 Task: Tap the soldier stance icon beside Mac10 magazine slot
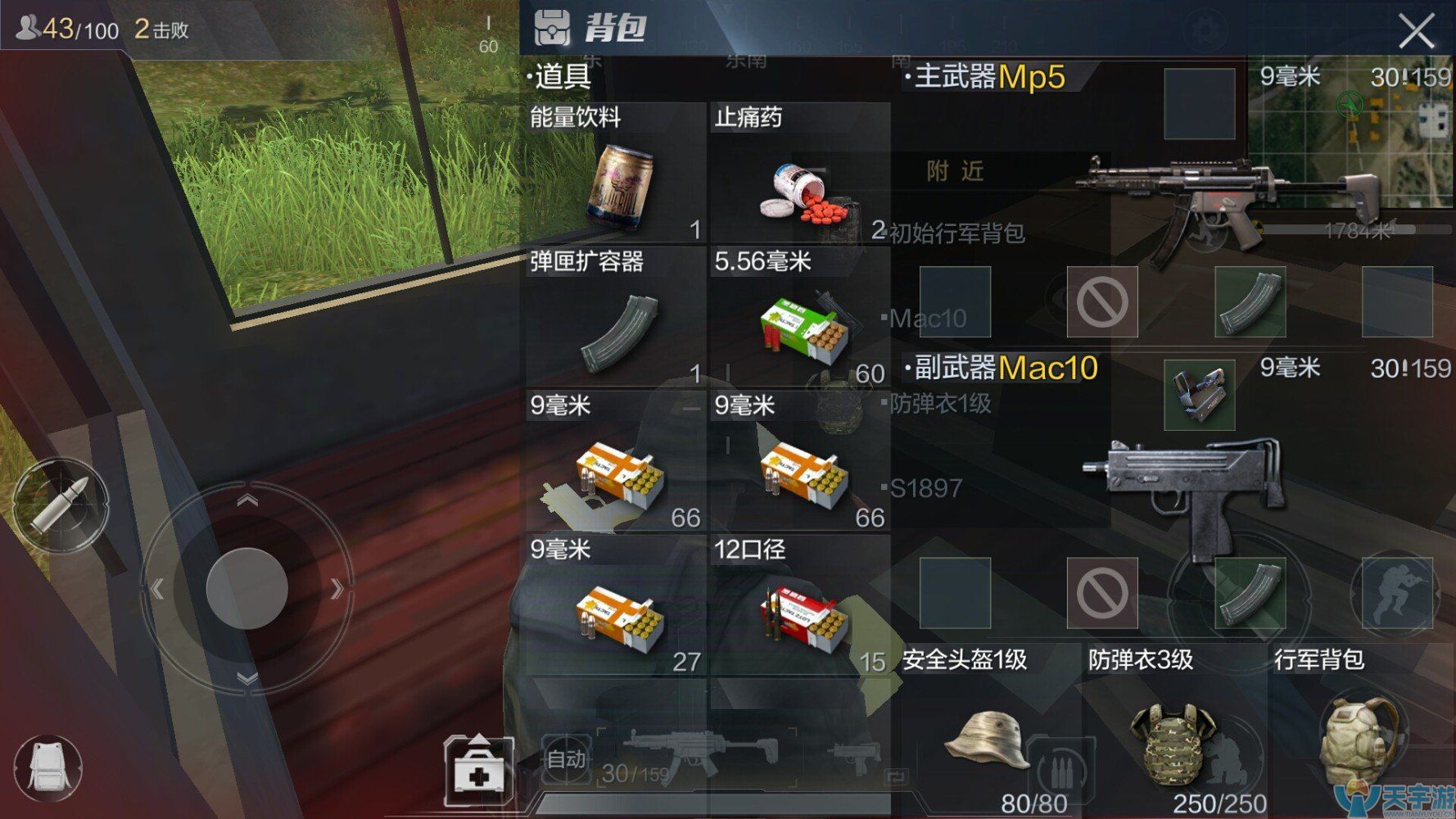[x=1392, y=594]
